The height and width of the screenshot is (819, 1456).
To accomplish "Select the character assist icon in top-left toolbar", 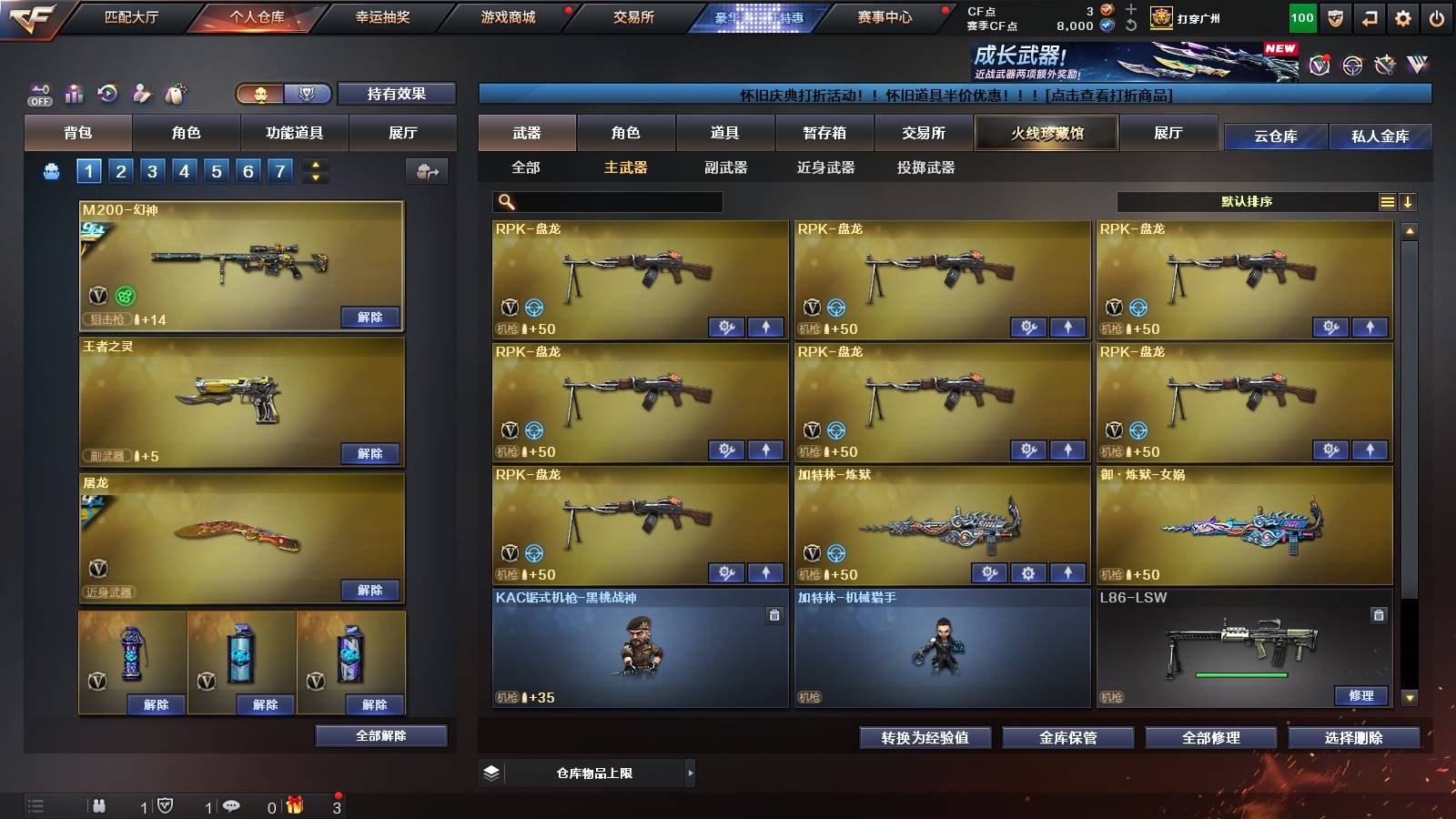I will click(140, 92).
